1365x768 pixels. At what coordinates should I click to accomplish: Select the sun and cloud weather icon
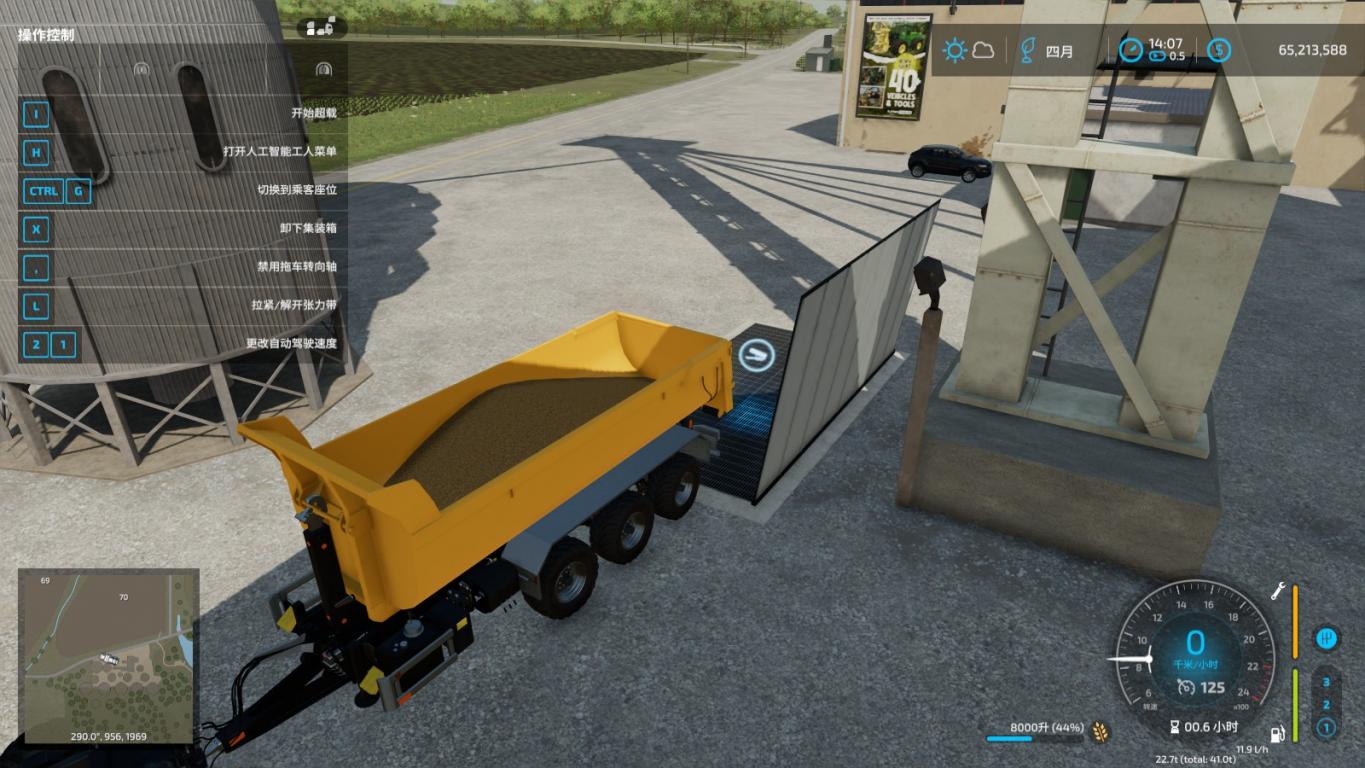coord(968,50)
